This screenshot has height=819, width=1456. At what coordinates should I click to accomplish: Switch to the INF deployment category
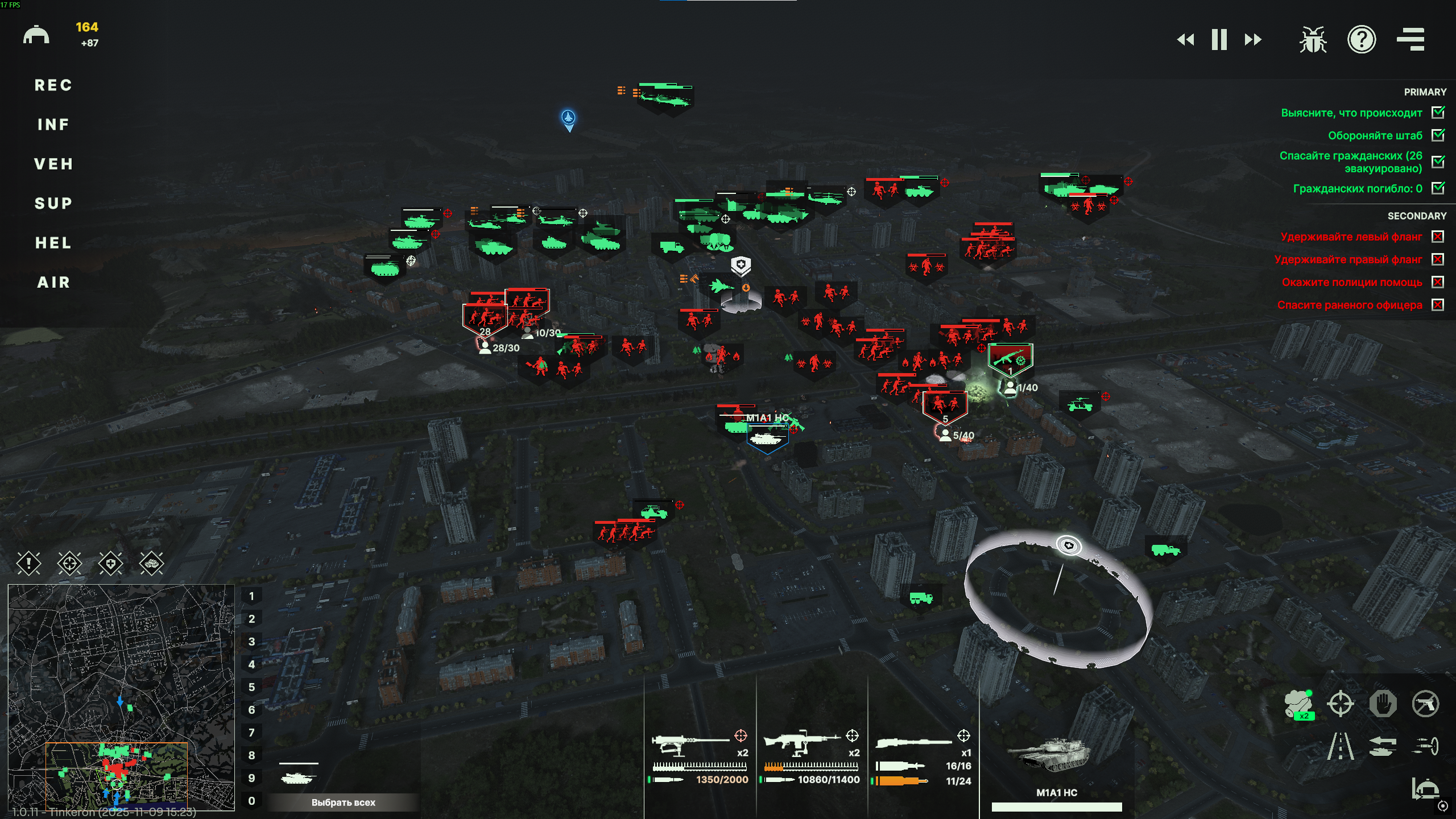(x=53, y=125)
